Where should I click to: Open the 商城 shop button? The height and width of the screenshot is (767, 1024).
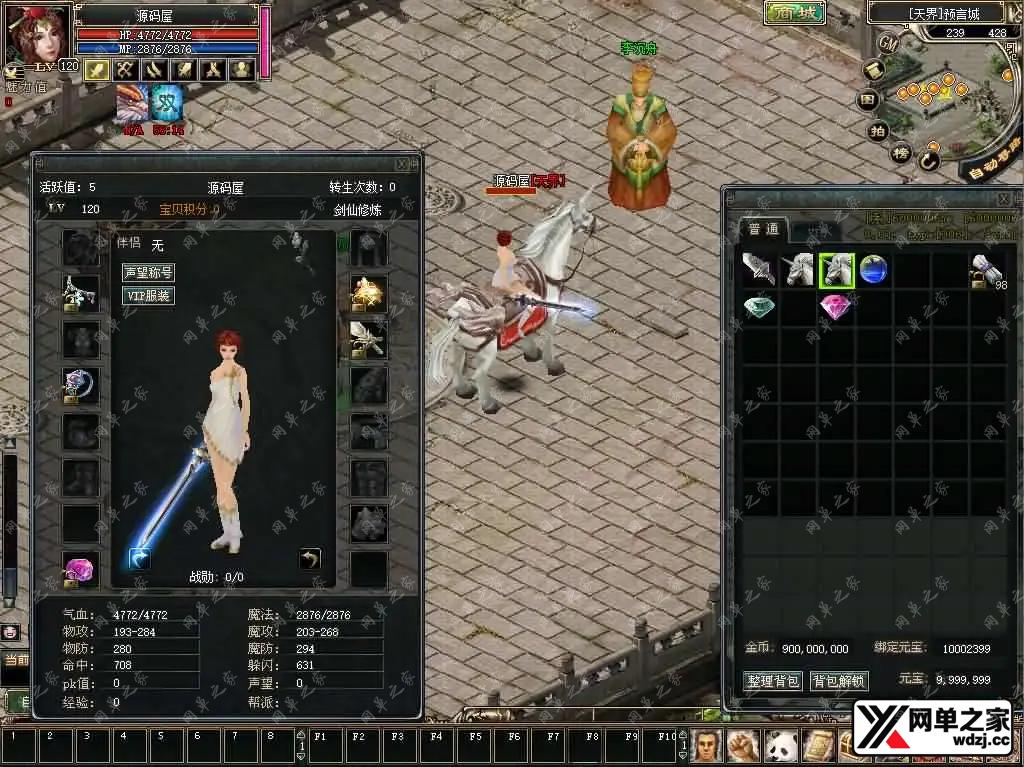coord(795,13)
